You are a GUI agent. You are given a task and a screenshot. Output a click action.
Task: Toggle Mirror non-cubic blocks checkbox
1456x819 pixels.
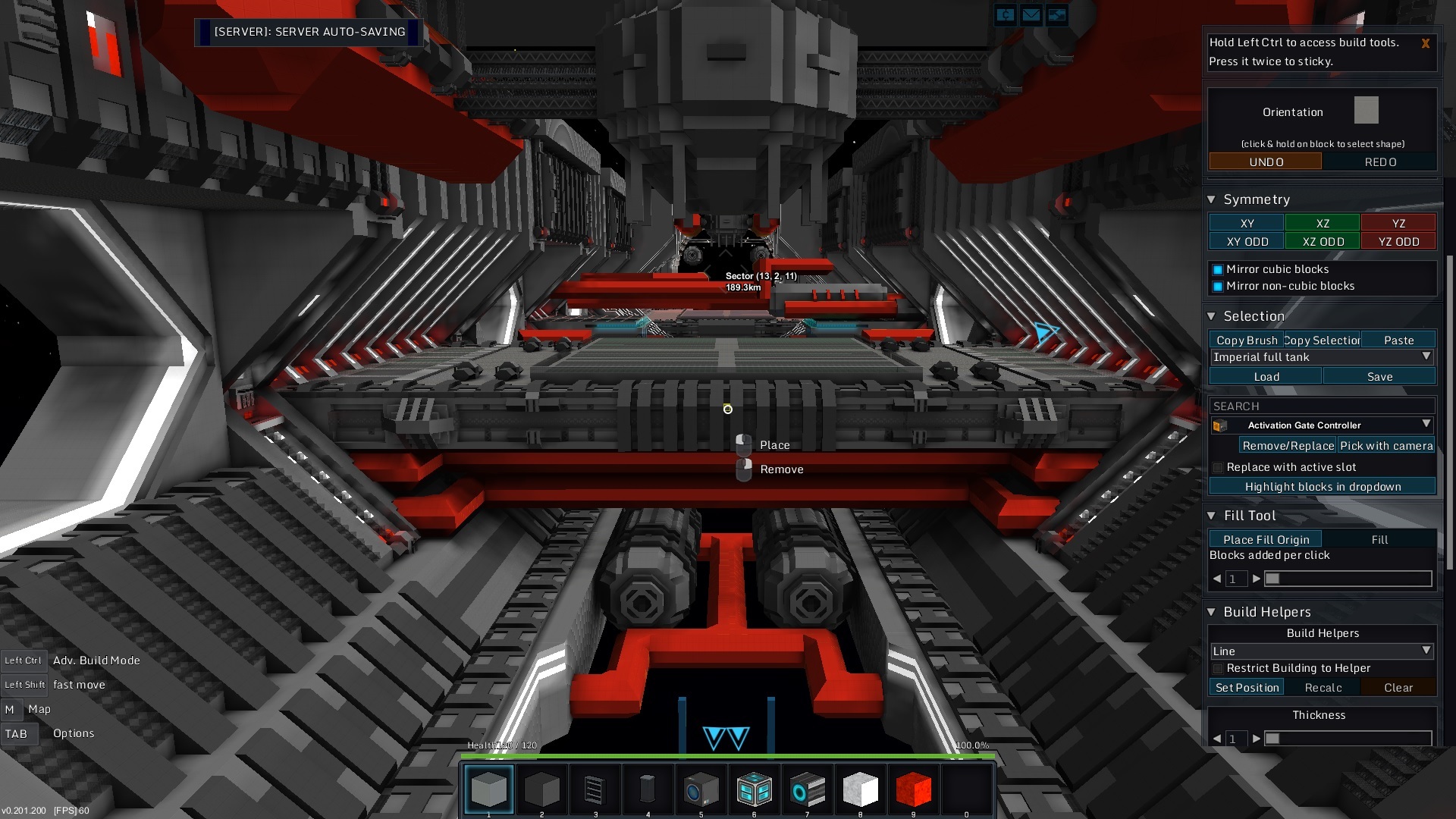tap(1218, 286)
